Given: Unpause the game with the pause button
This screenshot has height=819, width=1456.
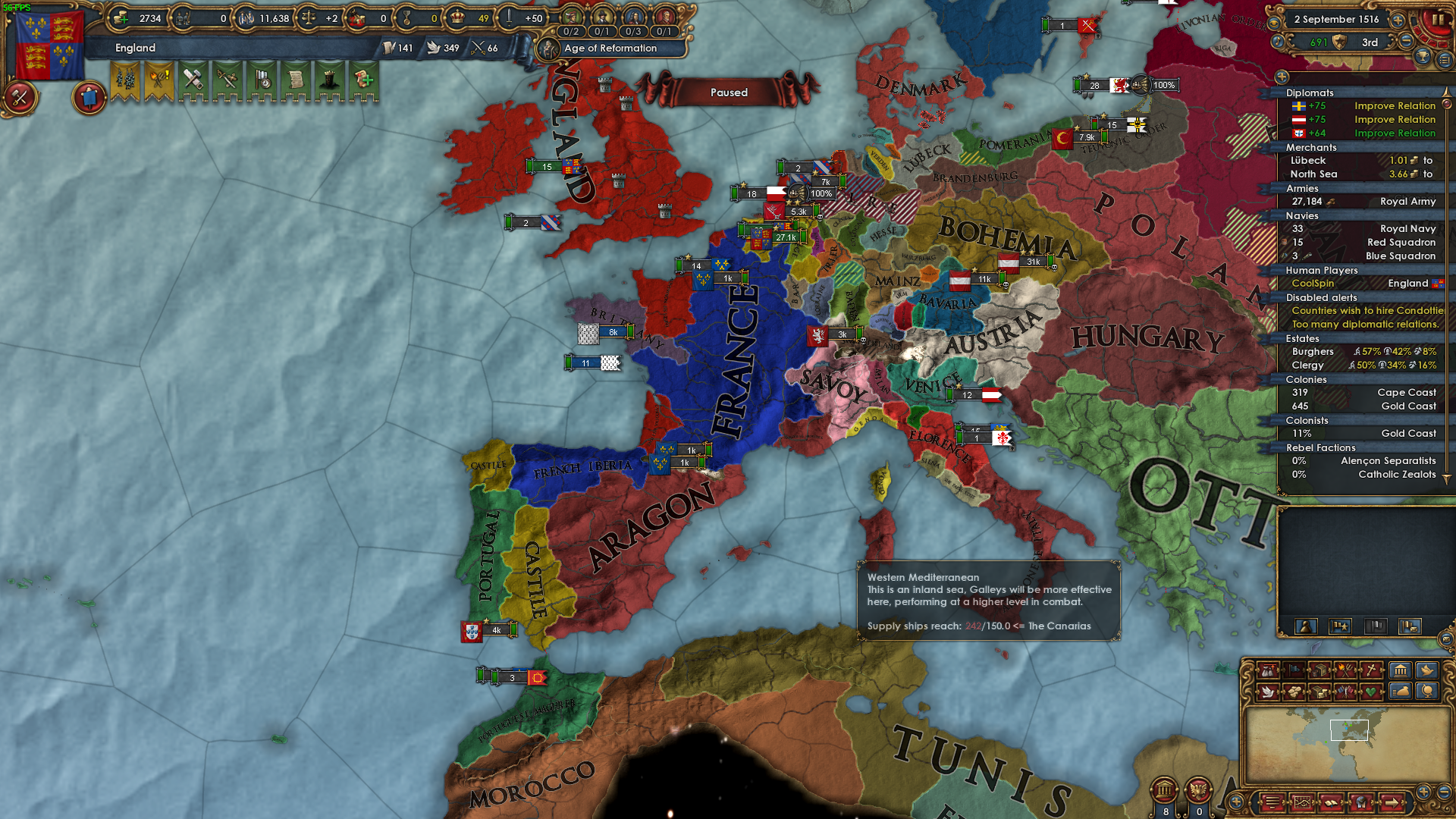Looking at the screenshot, I should coord(1439,19).
